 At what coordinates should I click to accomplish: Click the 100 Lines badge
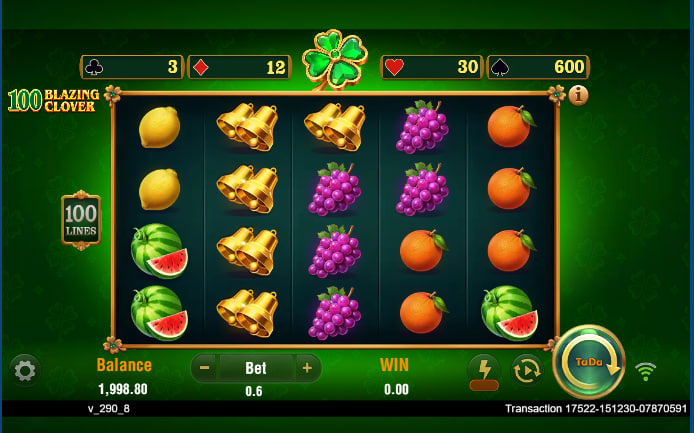coord(81,220)
